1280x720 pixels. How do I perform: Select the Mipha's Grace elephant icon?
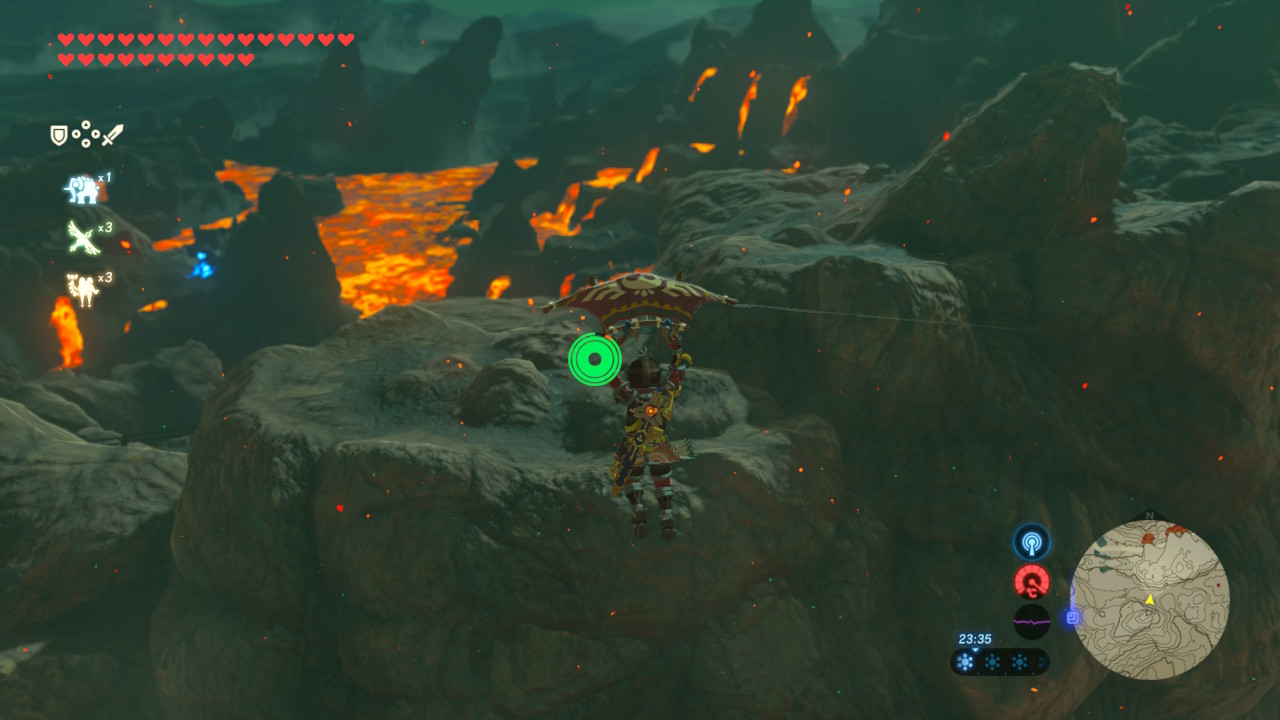point(82,188)
